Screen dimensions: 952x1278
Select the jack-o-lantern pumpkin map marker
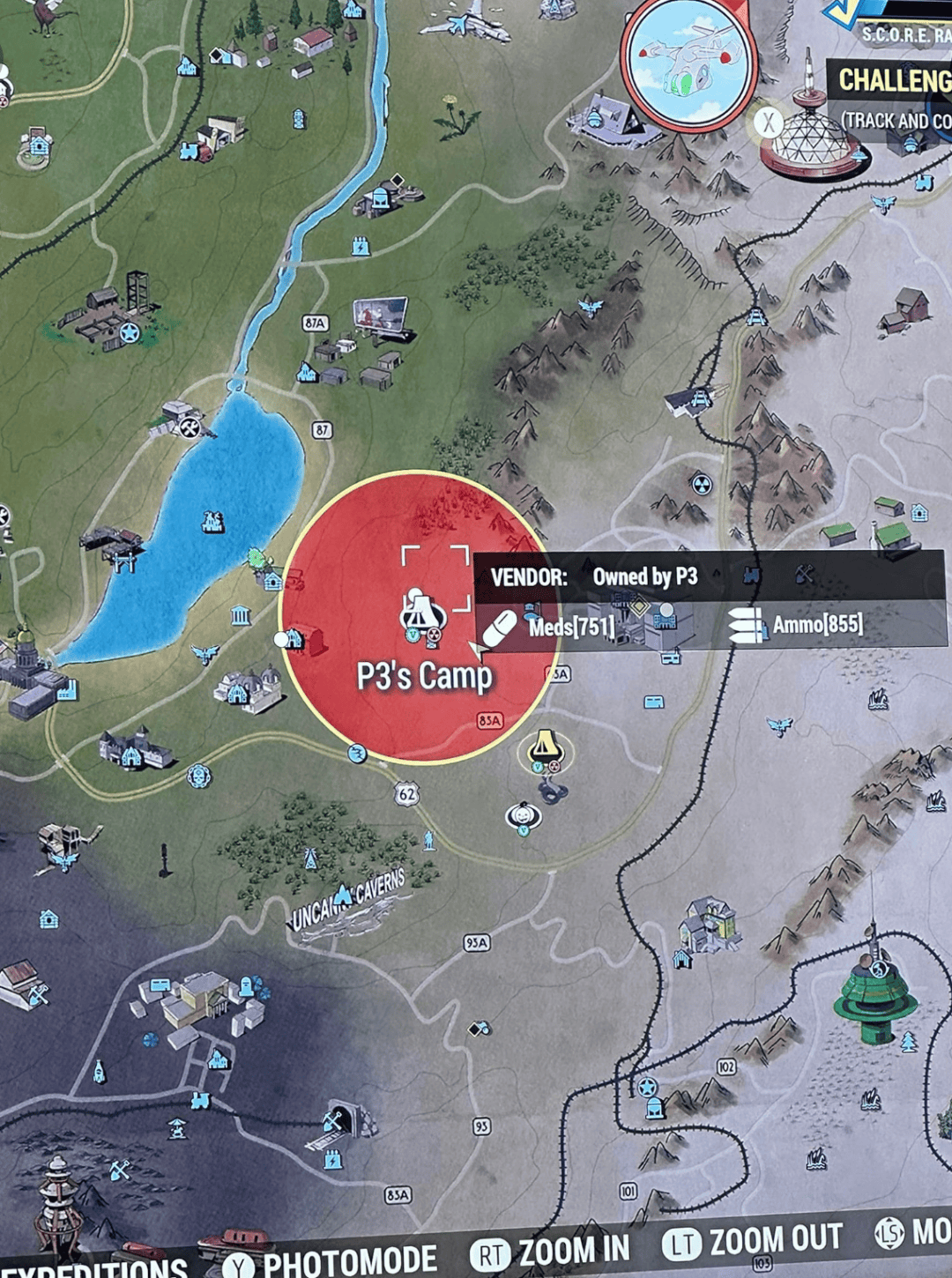[x=524, y=815]
